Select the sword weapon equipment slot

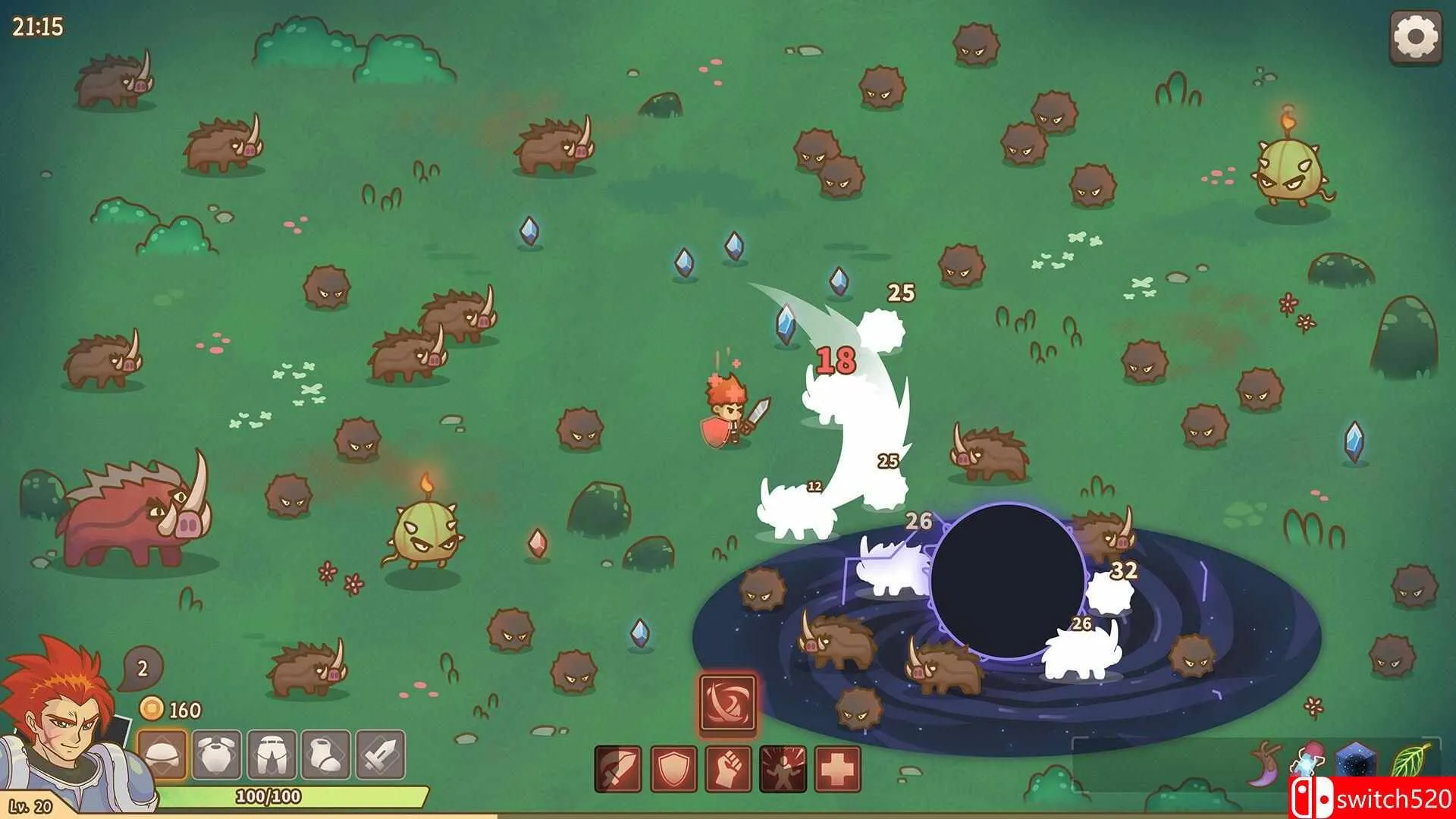point(381,755)
